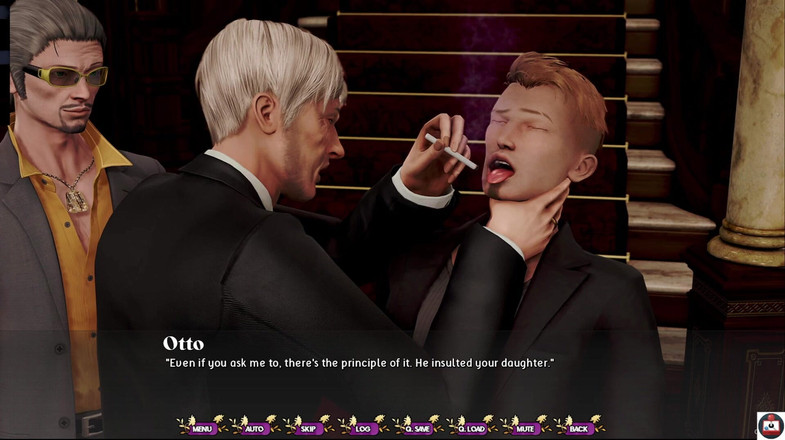This screenshot has width=785, height=440.
Task: Click the red icon in bottom corner
Action: [x=770, y=426]
